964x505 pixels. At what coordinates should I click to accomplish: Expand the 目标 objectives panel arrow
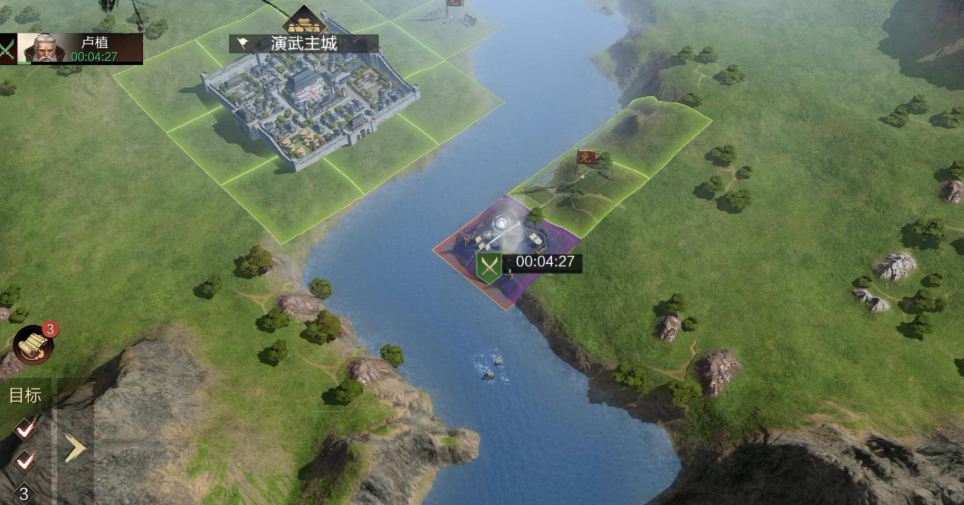tap(74, 449)
